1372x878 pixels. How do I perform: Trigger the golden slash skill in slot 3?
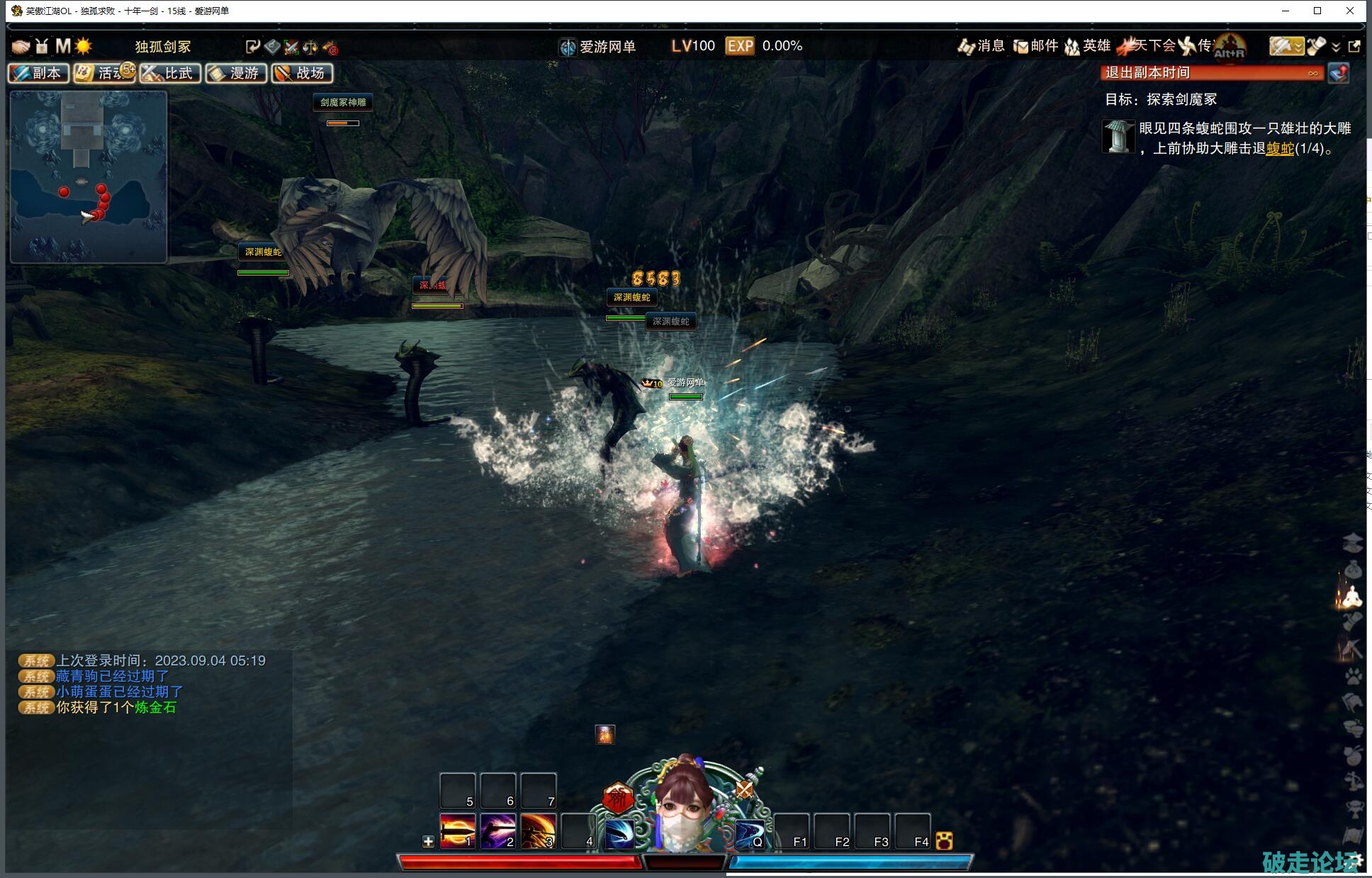(538, 831)
